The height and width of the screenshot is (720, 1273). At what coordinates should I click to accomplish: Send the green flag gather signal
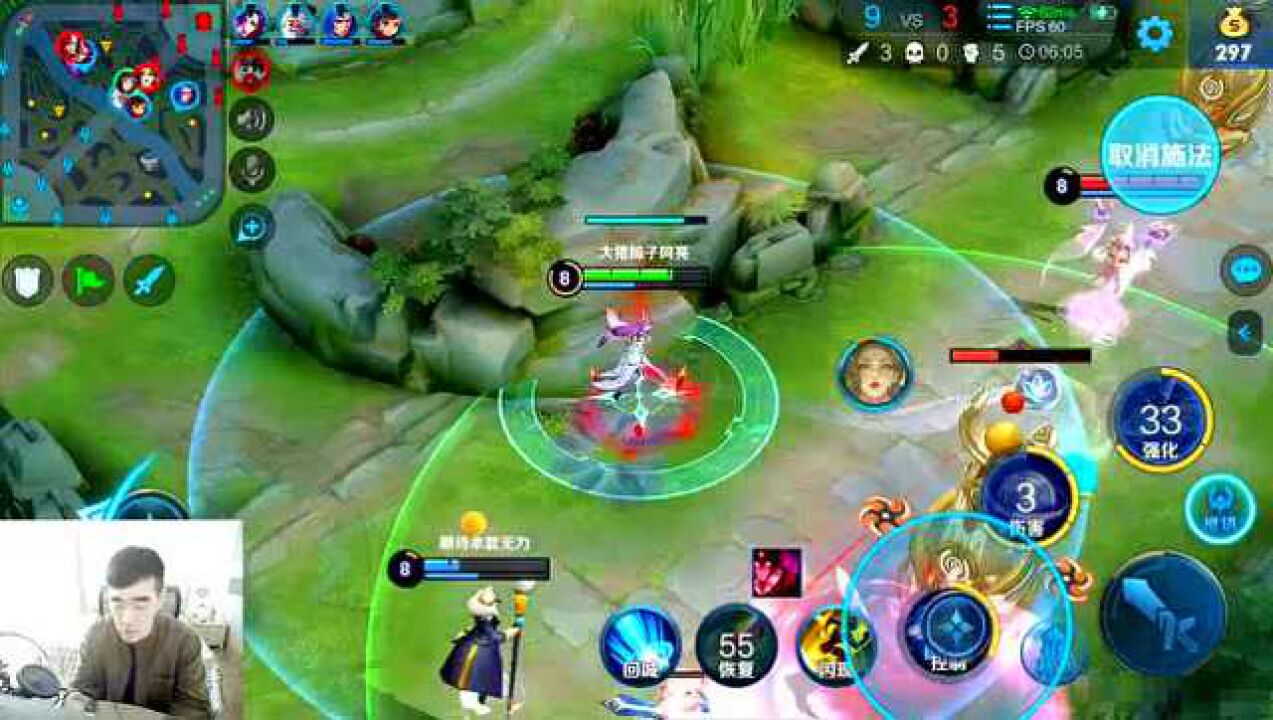[x=88, y=281]
